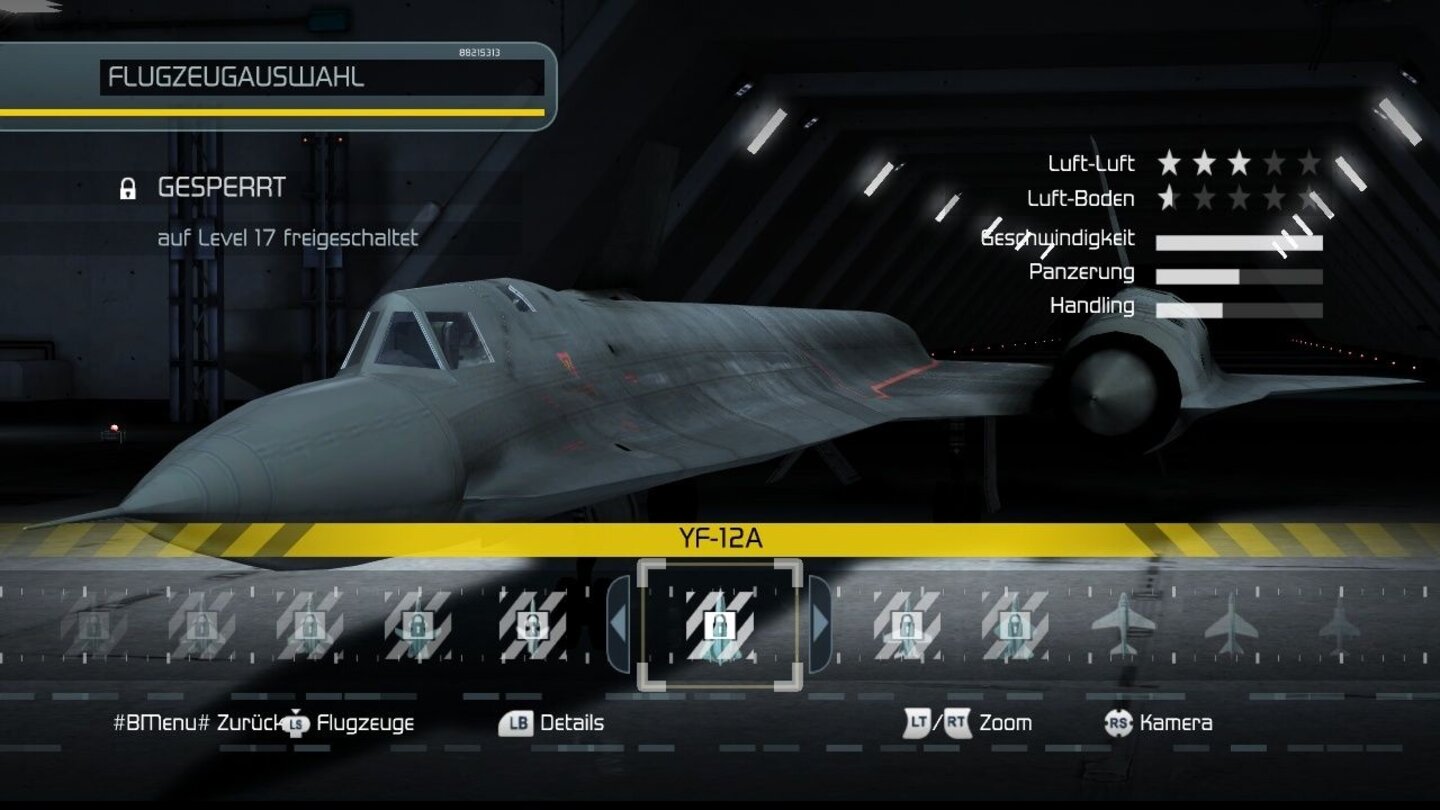Viewport: 1440px width, 810px height.
Task: Click the yellow YF-12A name banner
Action: click(722, 537)
